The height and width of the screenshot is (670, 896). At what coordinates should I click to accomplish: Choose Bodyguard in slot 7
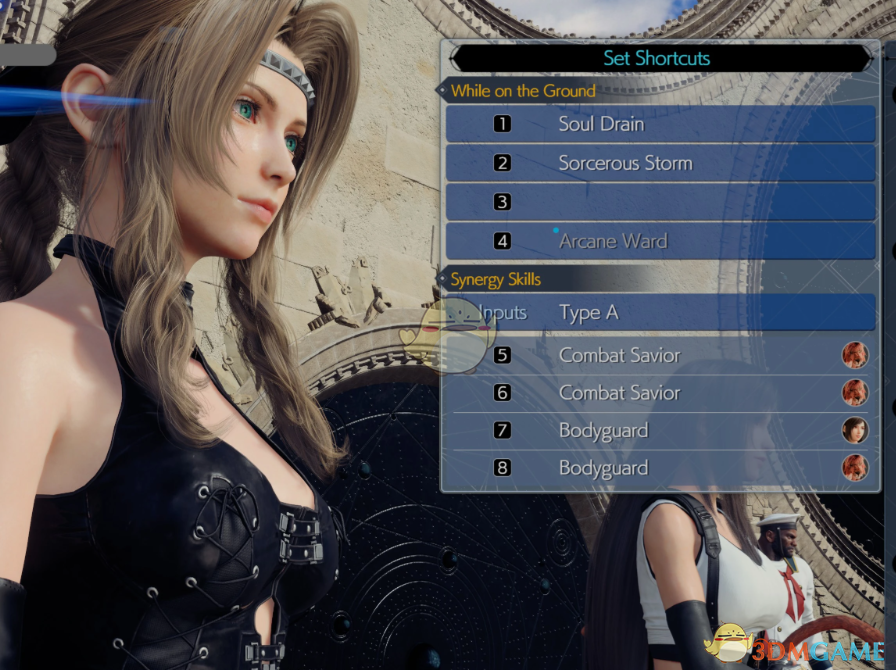[660, 431]
